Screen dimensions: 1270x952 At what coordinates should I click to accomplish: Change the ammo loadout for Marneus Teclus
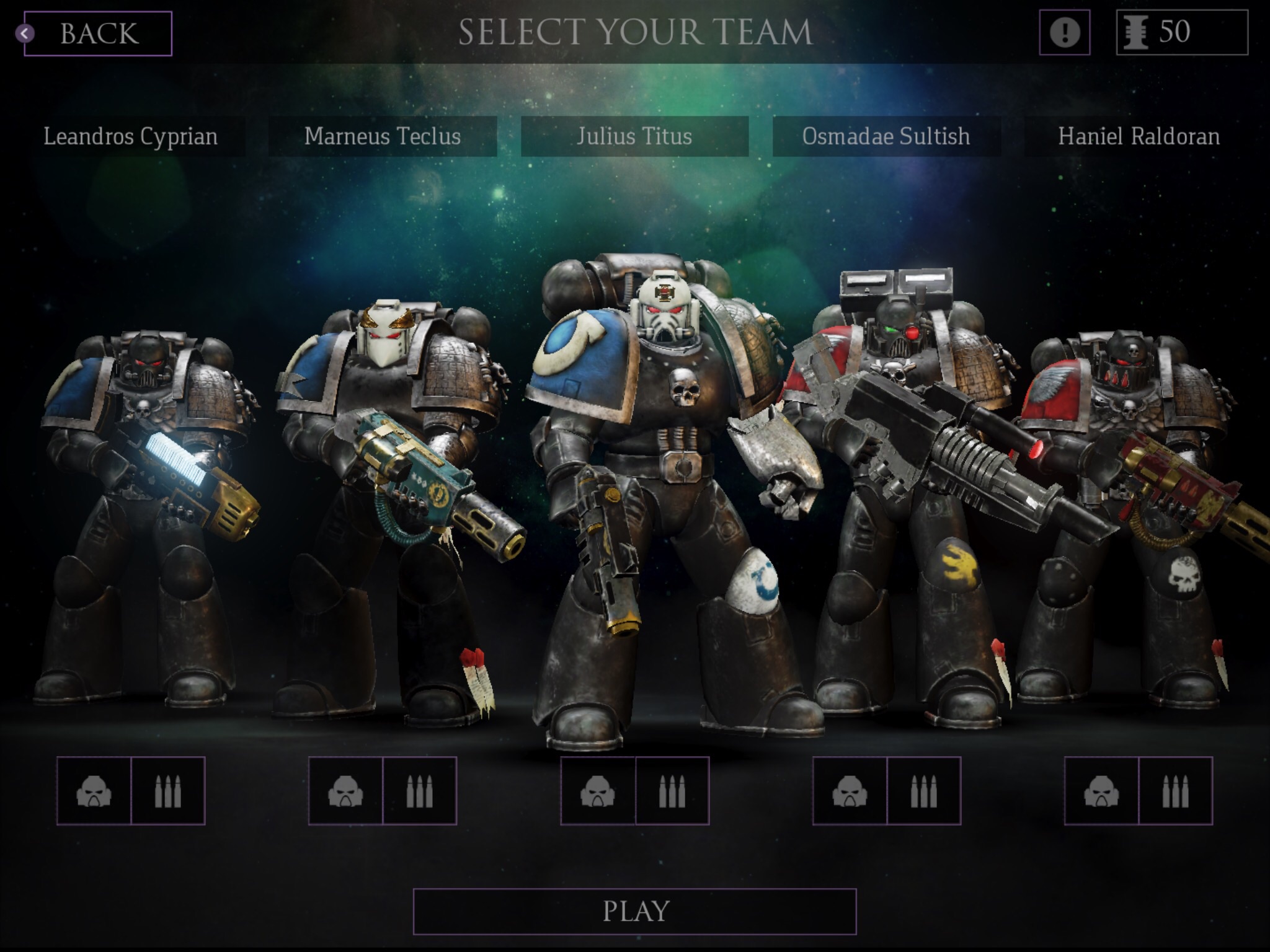(x=419, y=791)
